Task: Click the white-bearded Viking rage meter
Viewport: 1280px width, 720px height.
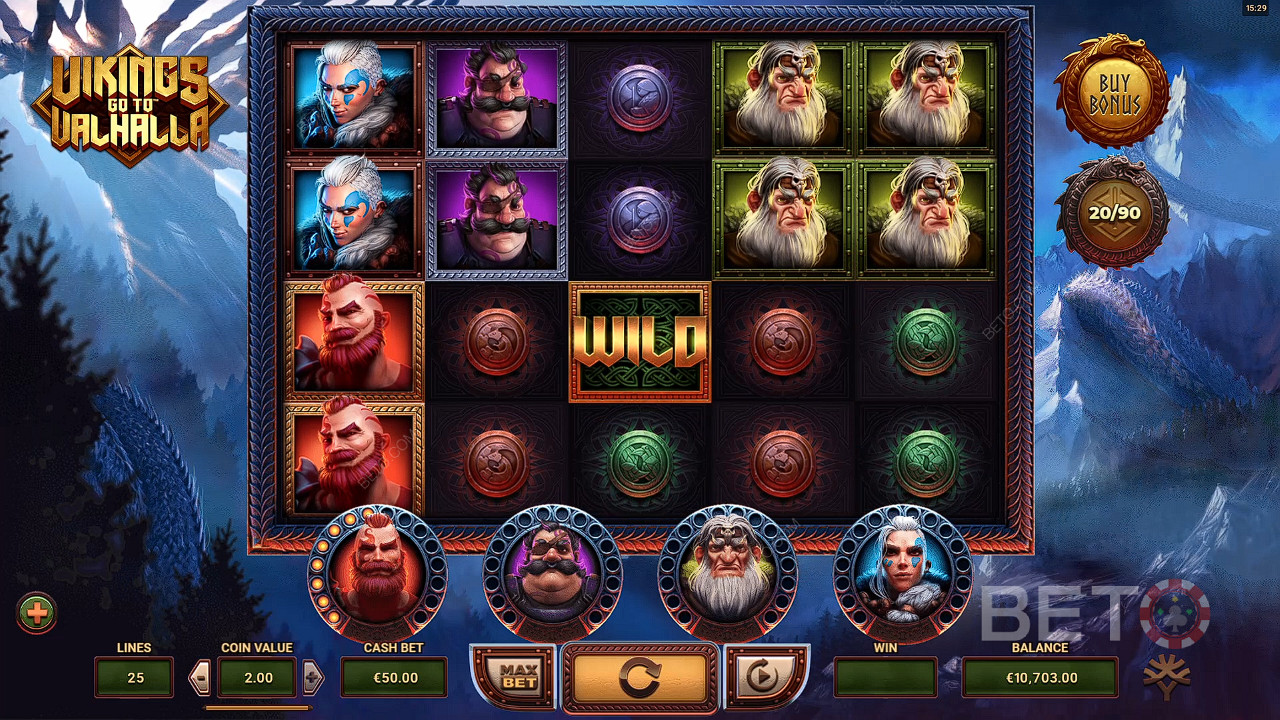Action: (728, 573)
